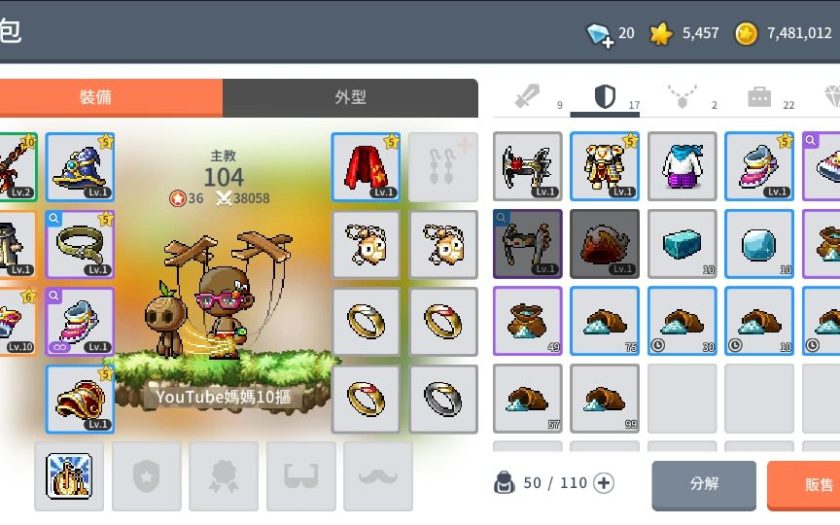Select the equipped blue wizard hat
This screenshot has height=525, width=840.
[80, 167]
